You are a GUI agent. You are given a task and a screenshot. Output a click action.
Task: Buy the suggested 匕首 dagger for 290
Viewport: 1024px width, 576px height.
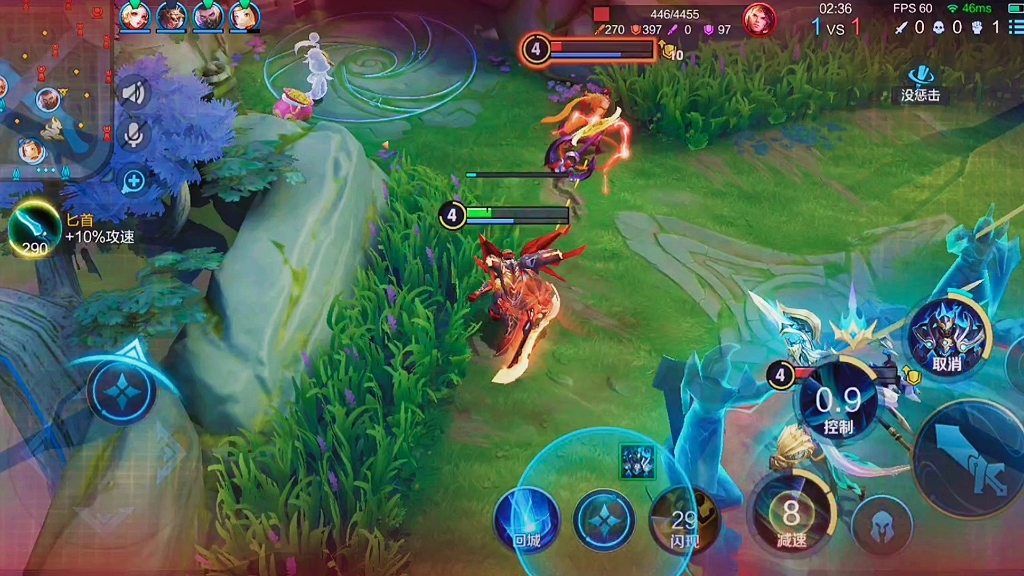tap(34, 230)
